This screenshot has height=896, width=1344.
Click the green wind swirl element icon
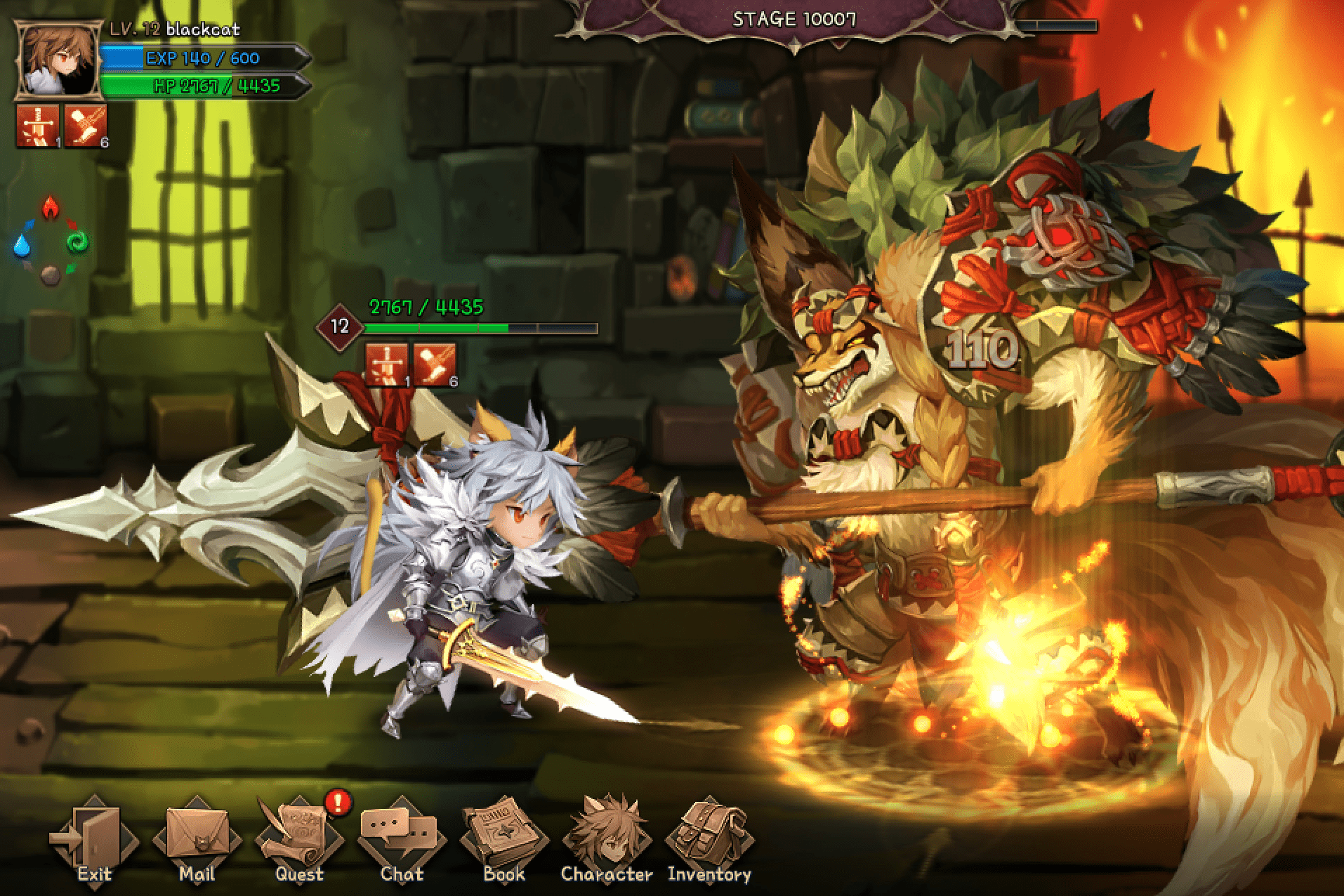pyautogui.click(x=77, y=243)
